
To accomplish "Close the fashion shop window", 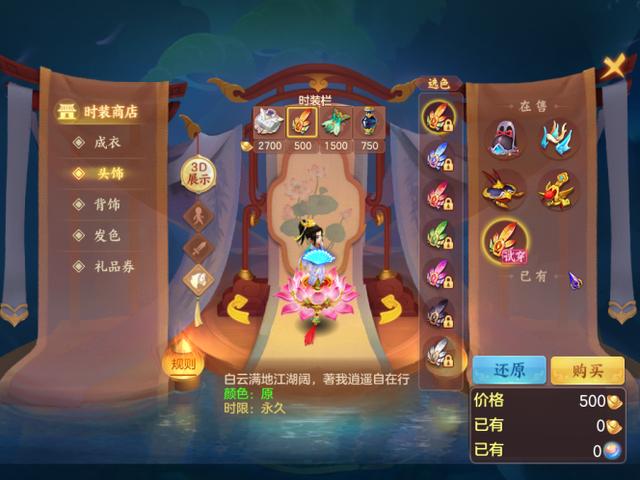I will [x=613, y=68].
